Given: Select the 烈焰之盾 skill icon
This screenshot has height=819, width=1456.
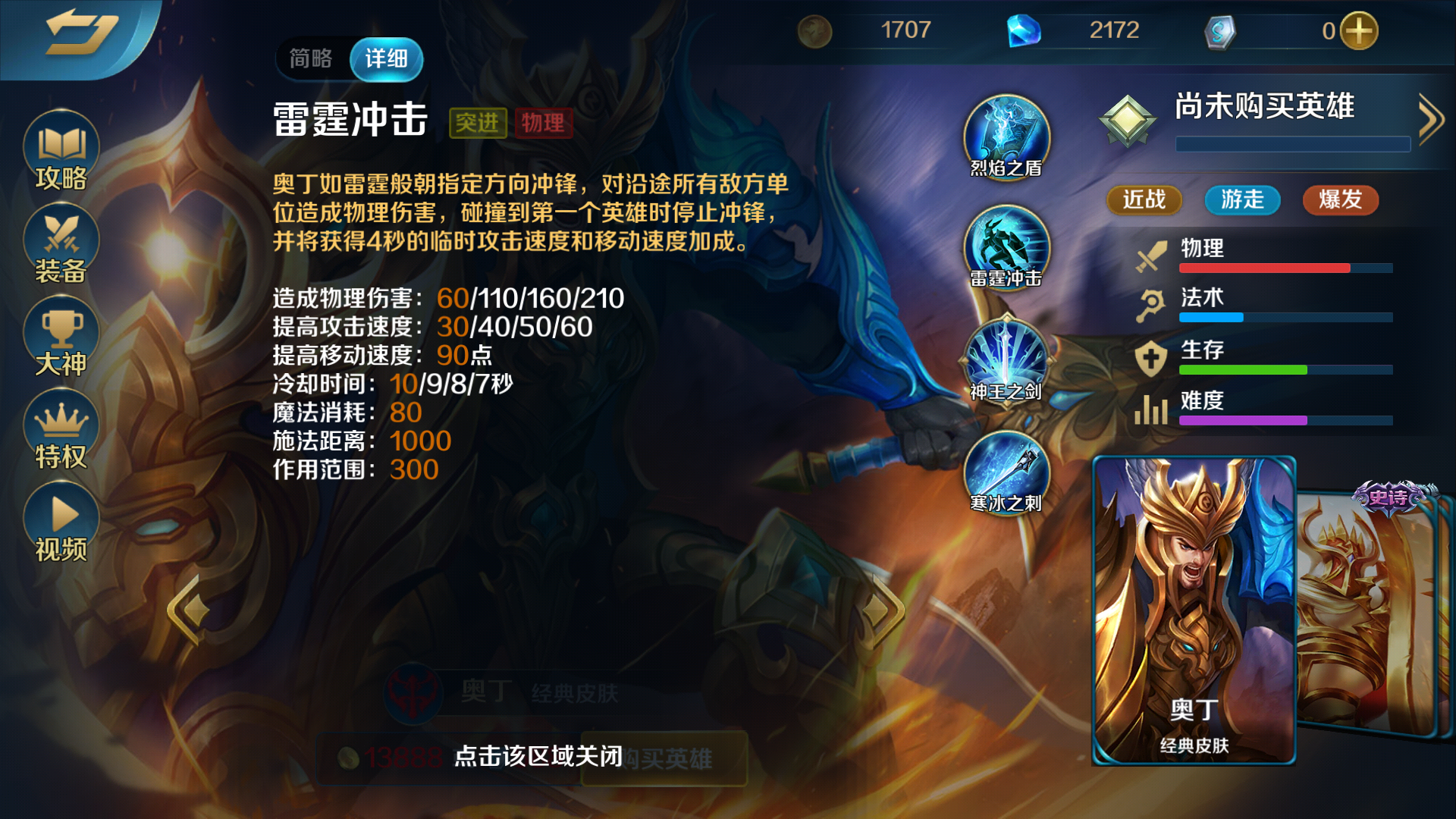Looking at the screenshot, I should click(x=1006, y=136).
